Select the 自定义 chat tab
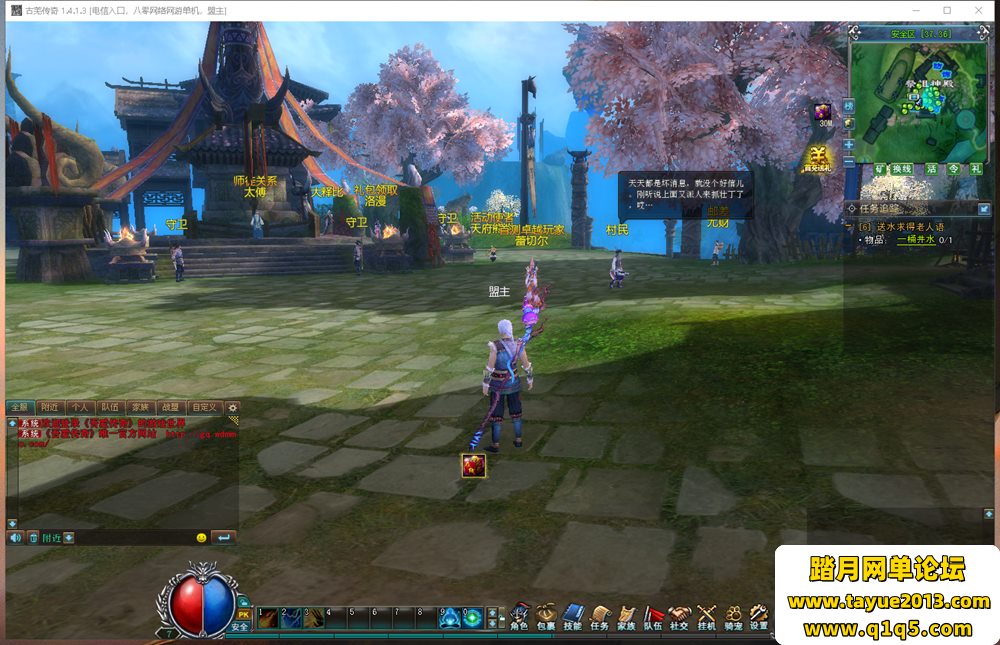The width and height of the screenshot is (1000, 645). [204, 408]
